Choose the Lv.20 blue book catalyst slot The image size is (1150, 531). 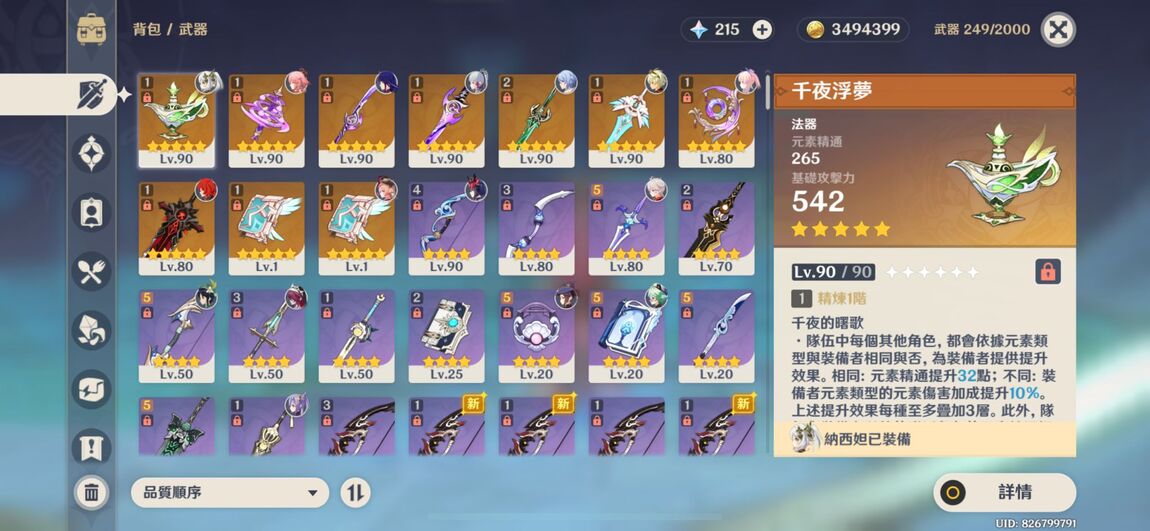pos(626,336)
